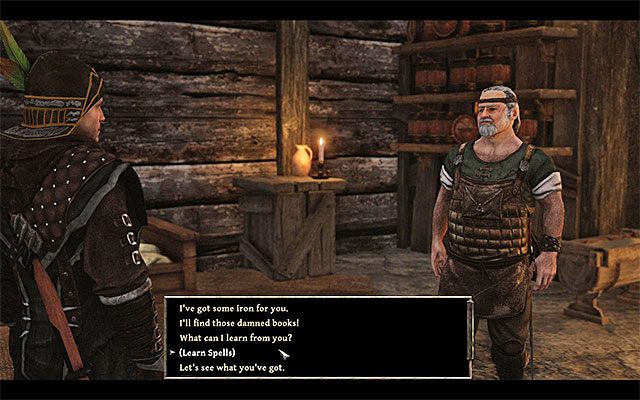Select "I'll find those damned books!" reply
This screenshot has width=640, height=400.
coord(237,324)
